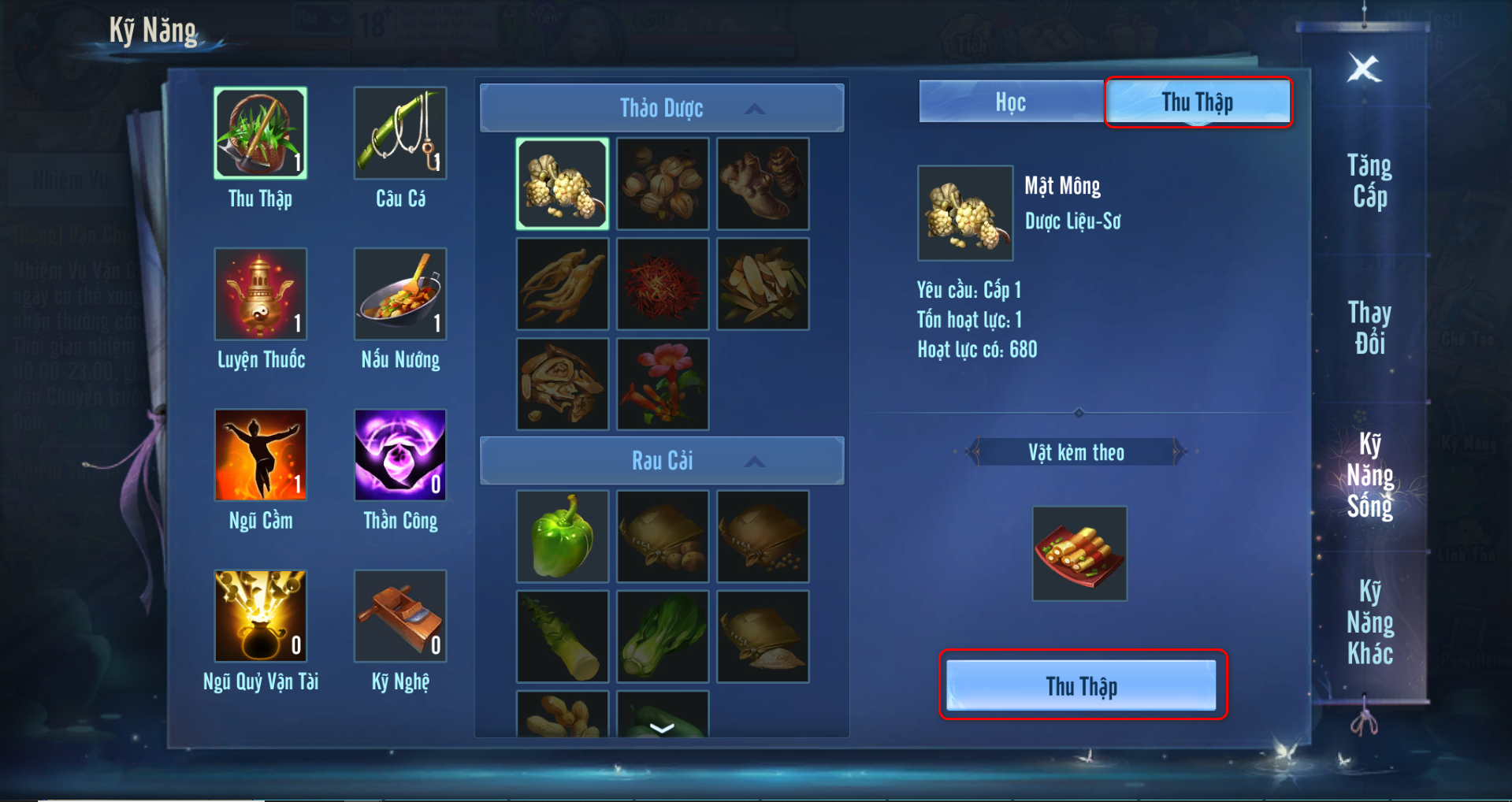Viewport: 1512px width, 802px height.
Task: Choose the Ngũ Quỷ Vận Tài skill
Action: tap(261, 616)
